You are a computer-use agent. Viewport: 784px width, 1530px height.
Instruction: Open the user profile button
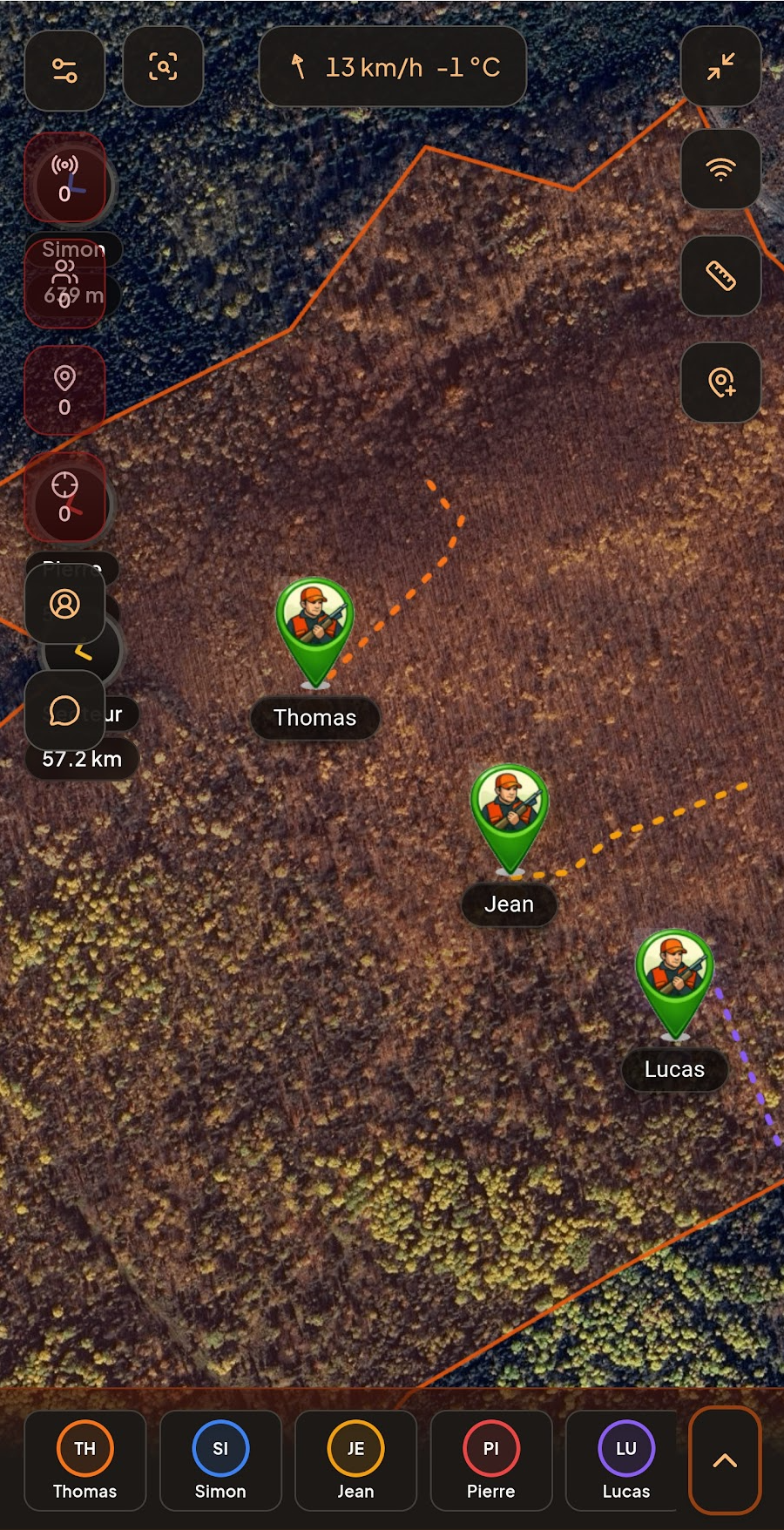pos(65,604)
